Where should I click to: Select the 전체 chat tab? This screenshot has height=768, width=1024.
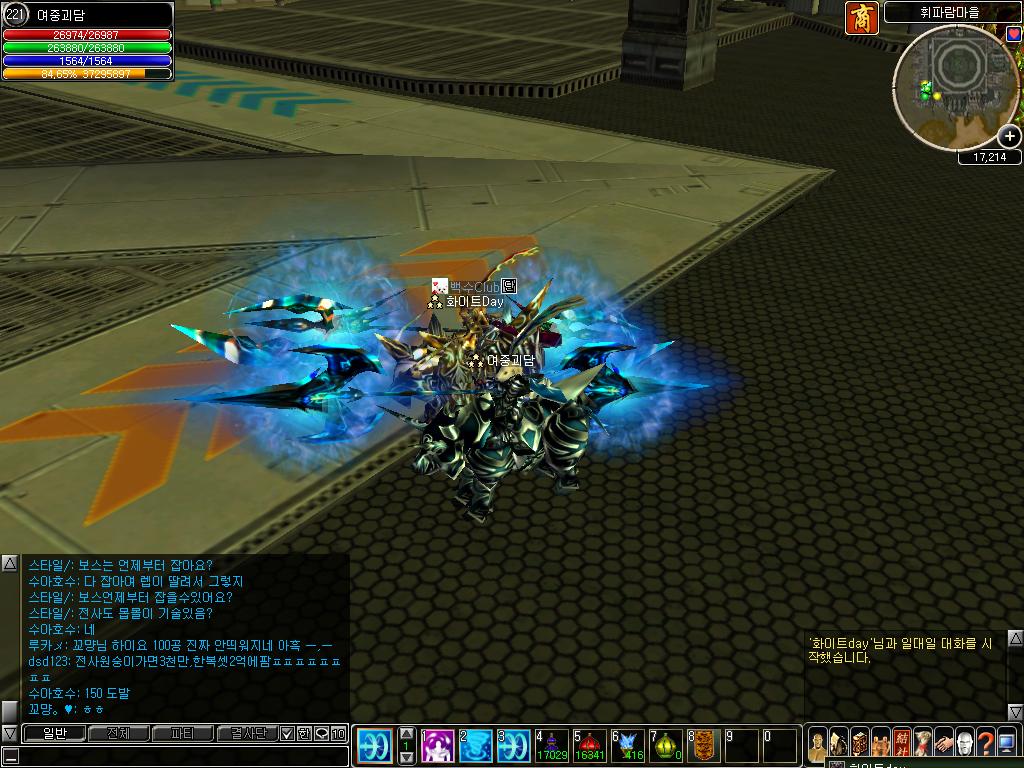click(x=118, y=733)
